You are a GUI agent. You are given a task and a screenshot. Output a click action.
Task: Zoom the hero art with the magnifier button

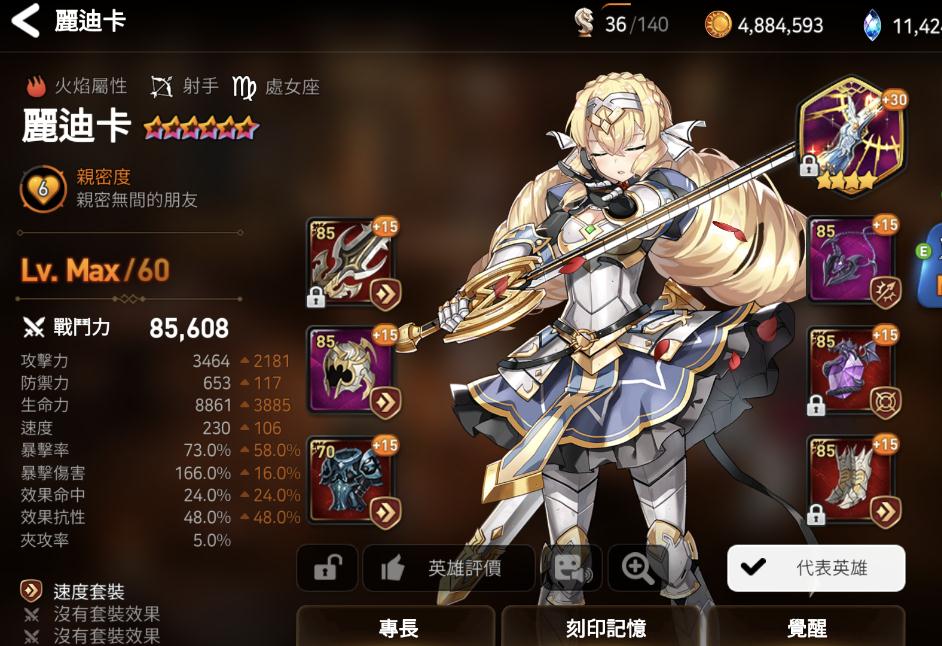click(637, 569)
